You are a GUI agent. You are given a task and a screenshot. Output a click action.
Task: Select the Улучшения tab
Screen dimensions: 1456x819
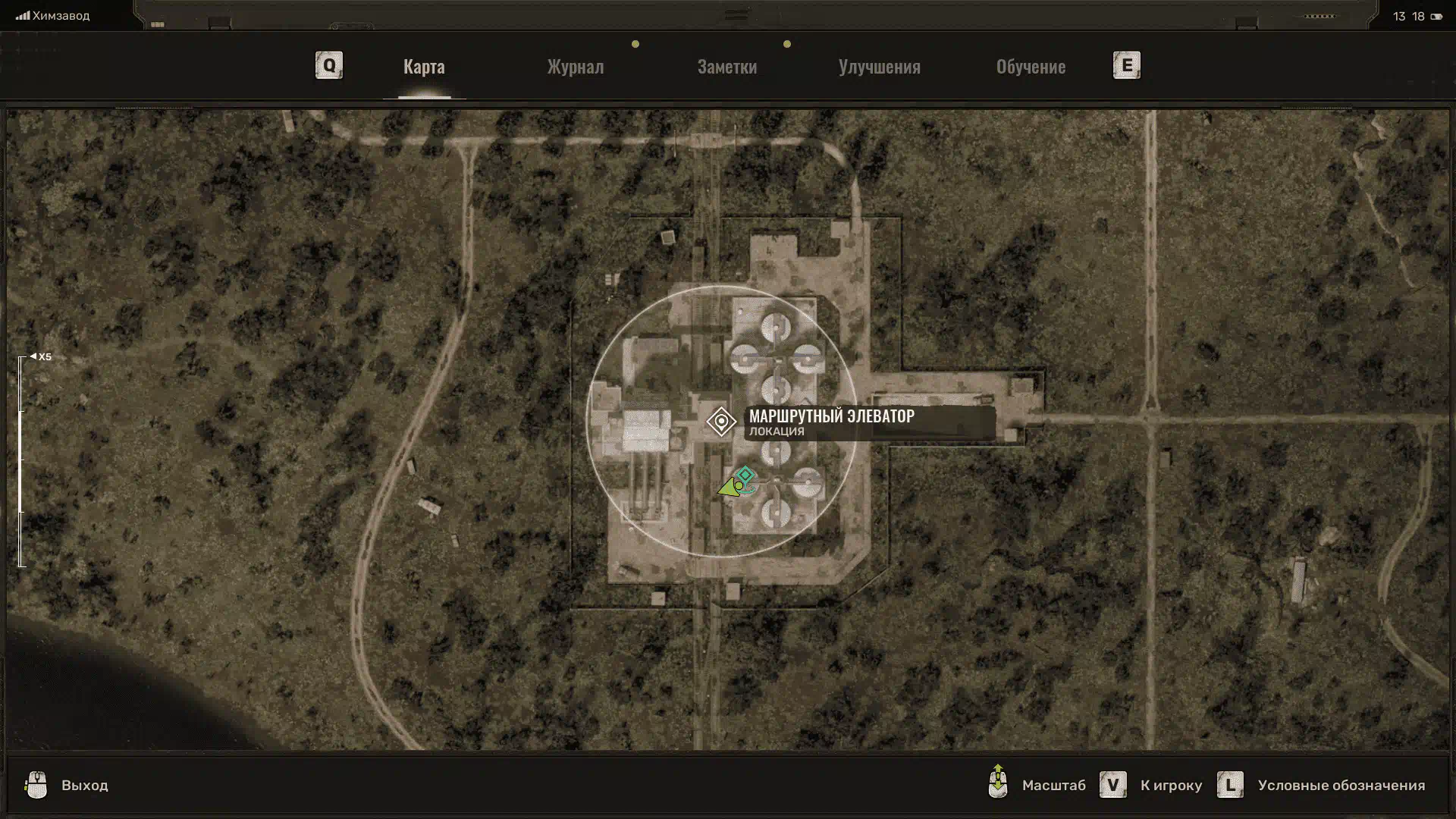pos(879,67)
